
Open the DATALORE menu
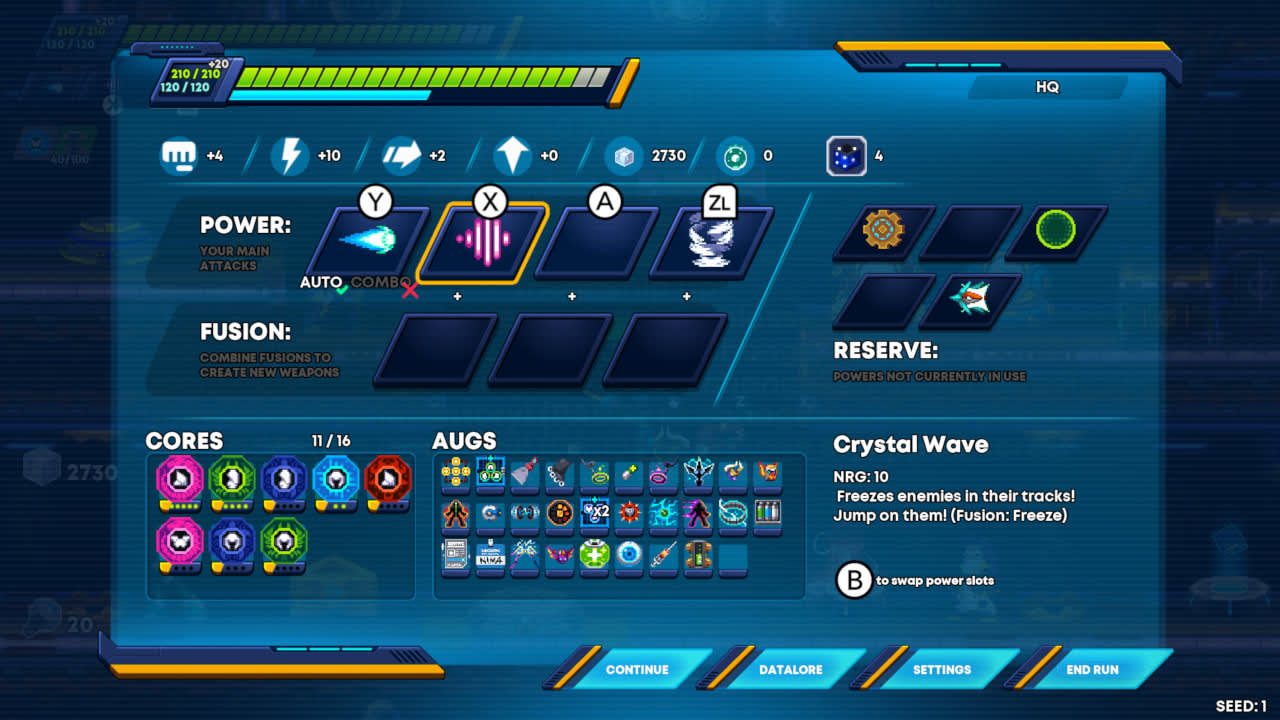792,669
